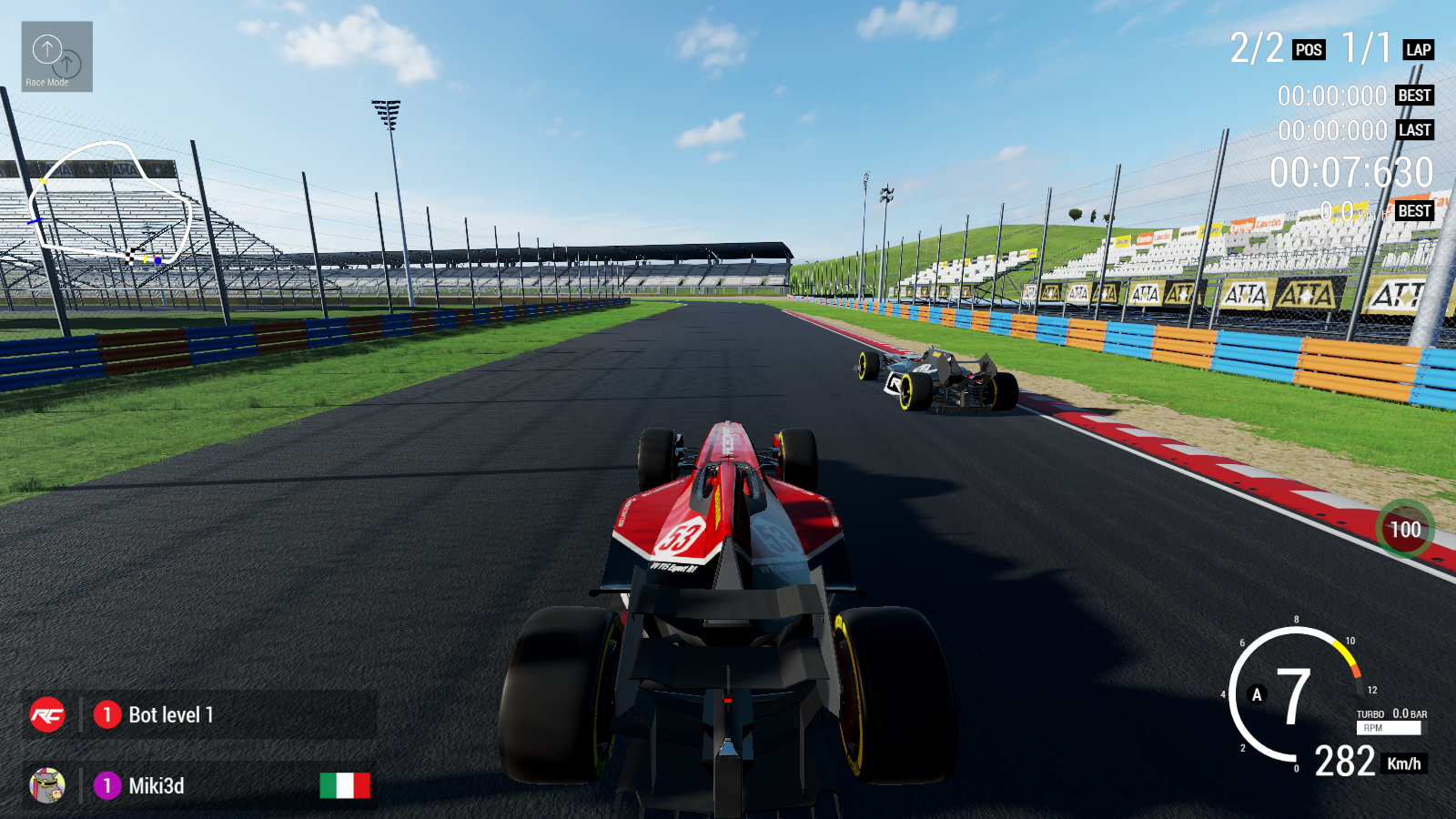Click the purple position badge next to Miki3d
Screen dimensions: 1456x819
[x=108, y=786]
